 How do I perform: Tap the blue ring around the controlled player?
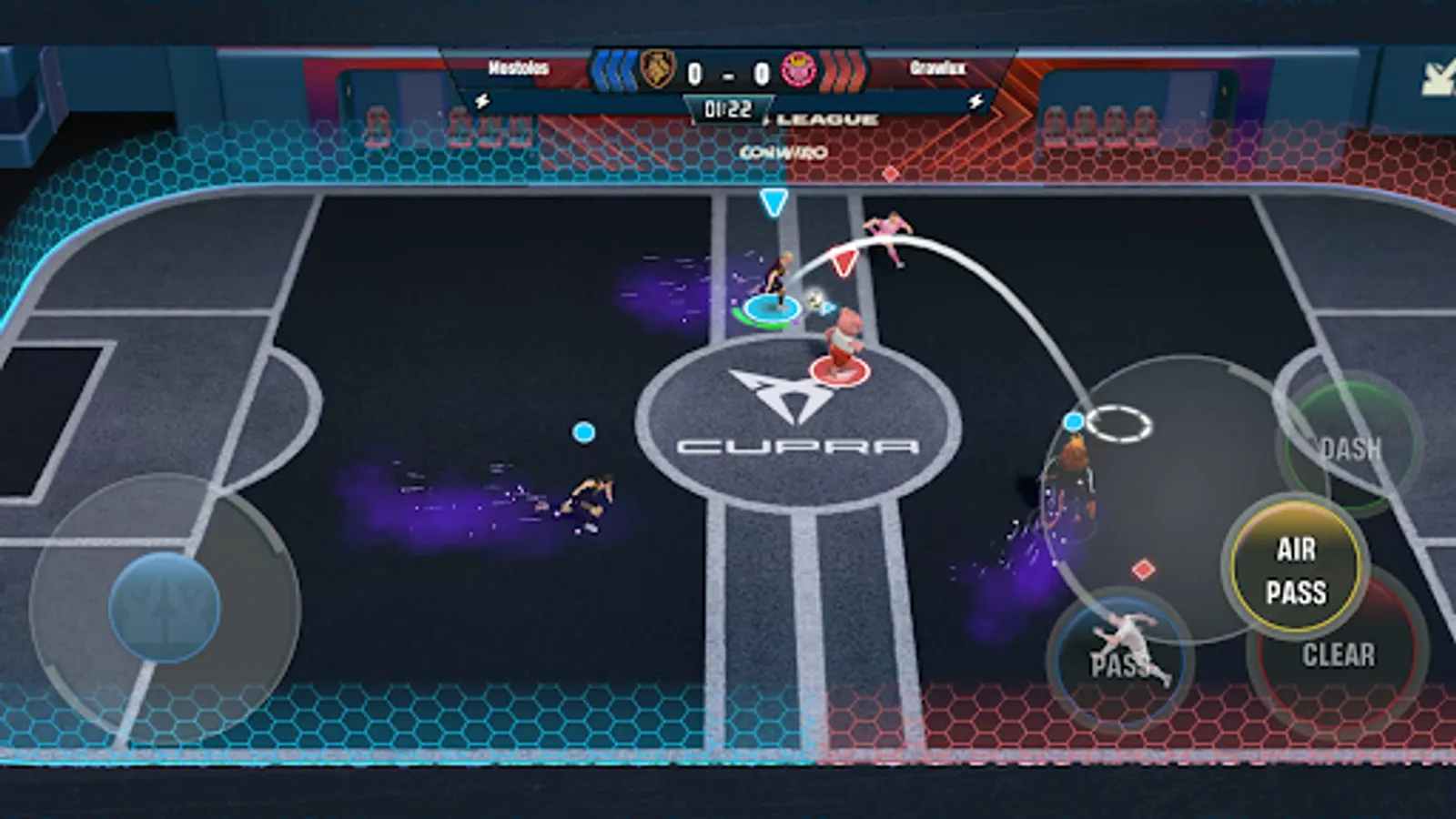click(x=772, y=312)
